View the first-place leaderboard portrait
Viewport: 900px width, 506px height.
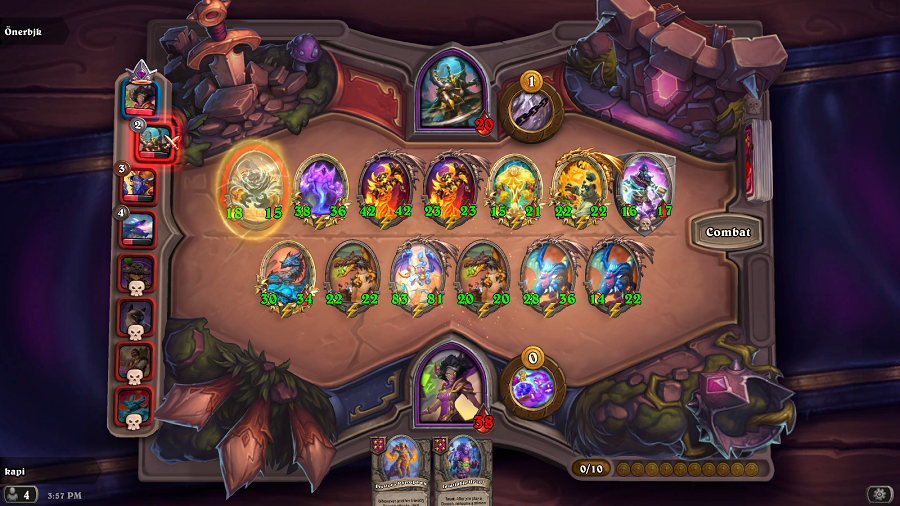pyautogui.click(x=139, y=98)
